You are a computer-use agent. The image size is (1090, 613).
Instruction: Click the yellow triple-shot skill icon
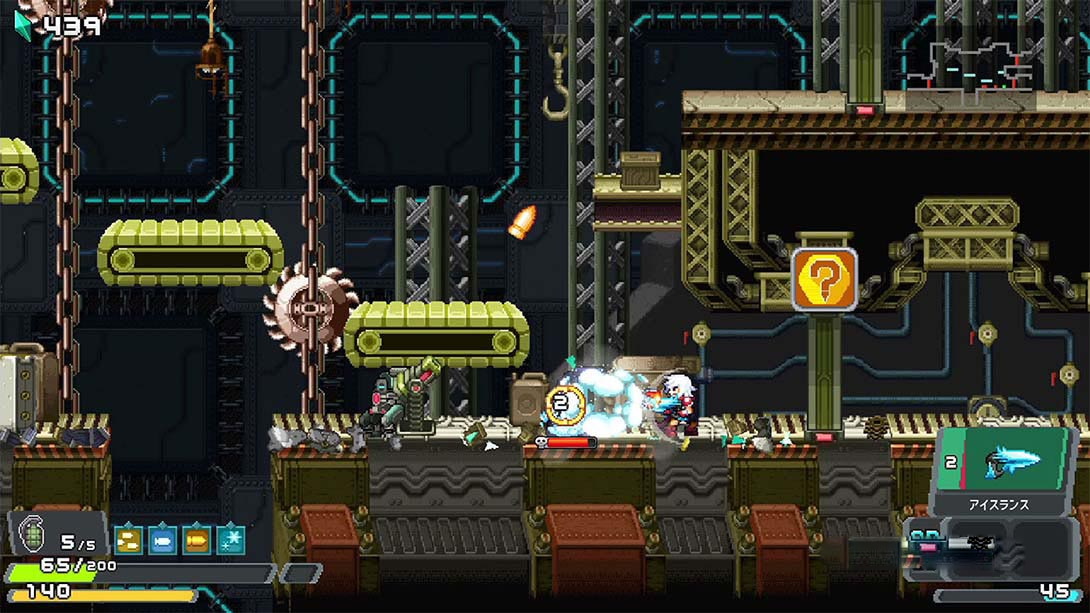click(x=128, y=541)
